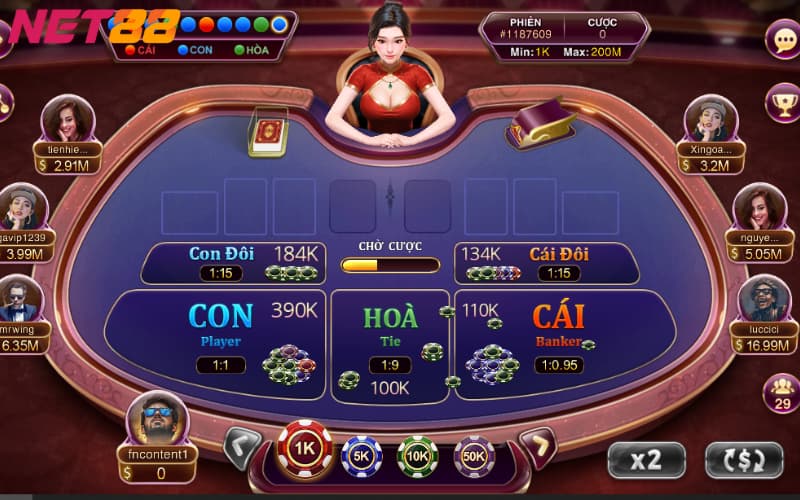Show the 29 players list

point(780,392)
